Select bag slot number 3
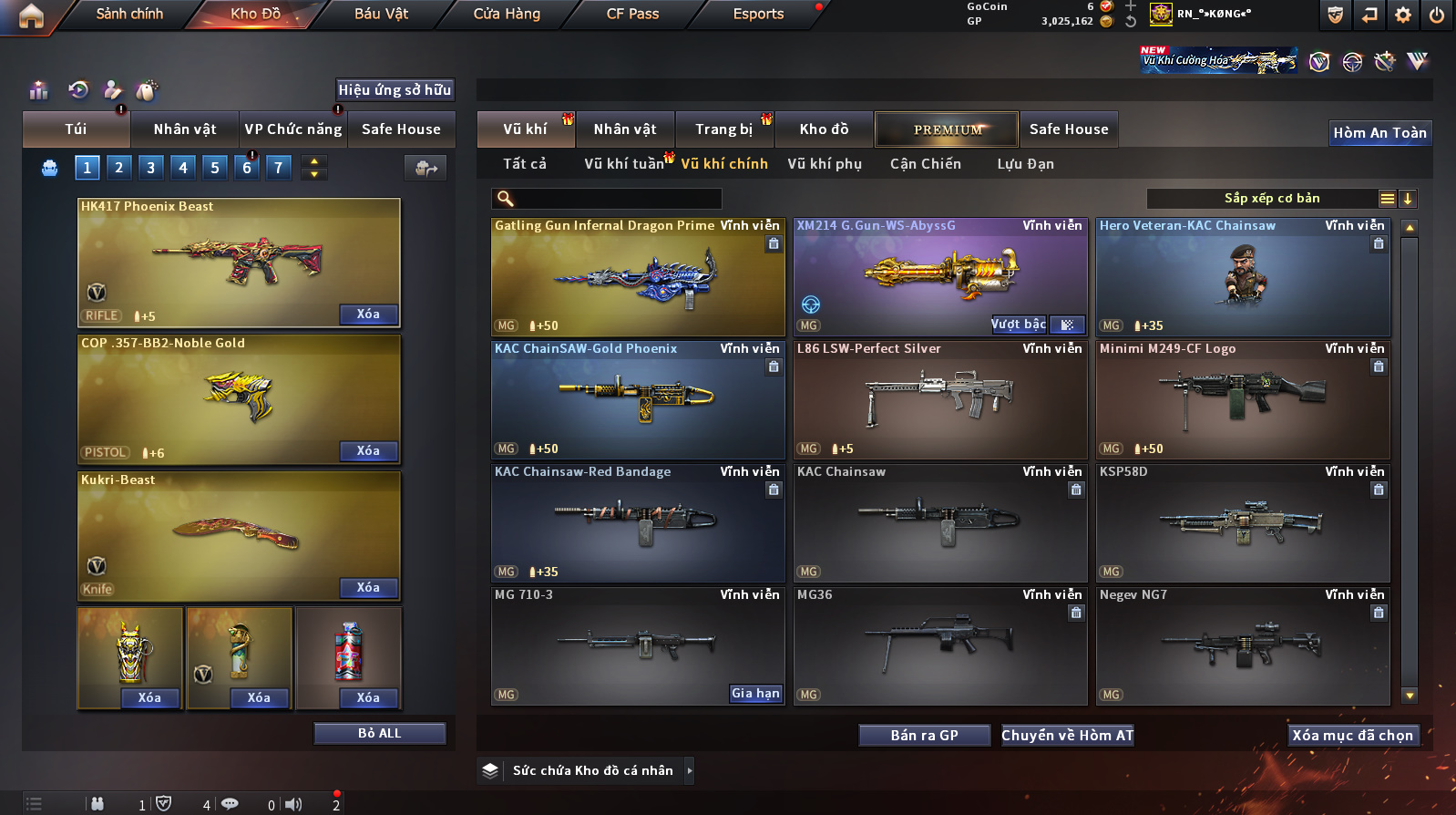 click(151, 168)
